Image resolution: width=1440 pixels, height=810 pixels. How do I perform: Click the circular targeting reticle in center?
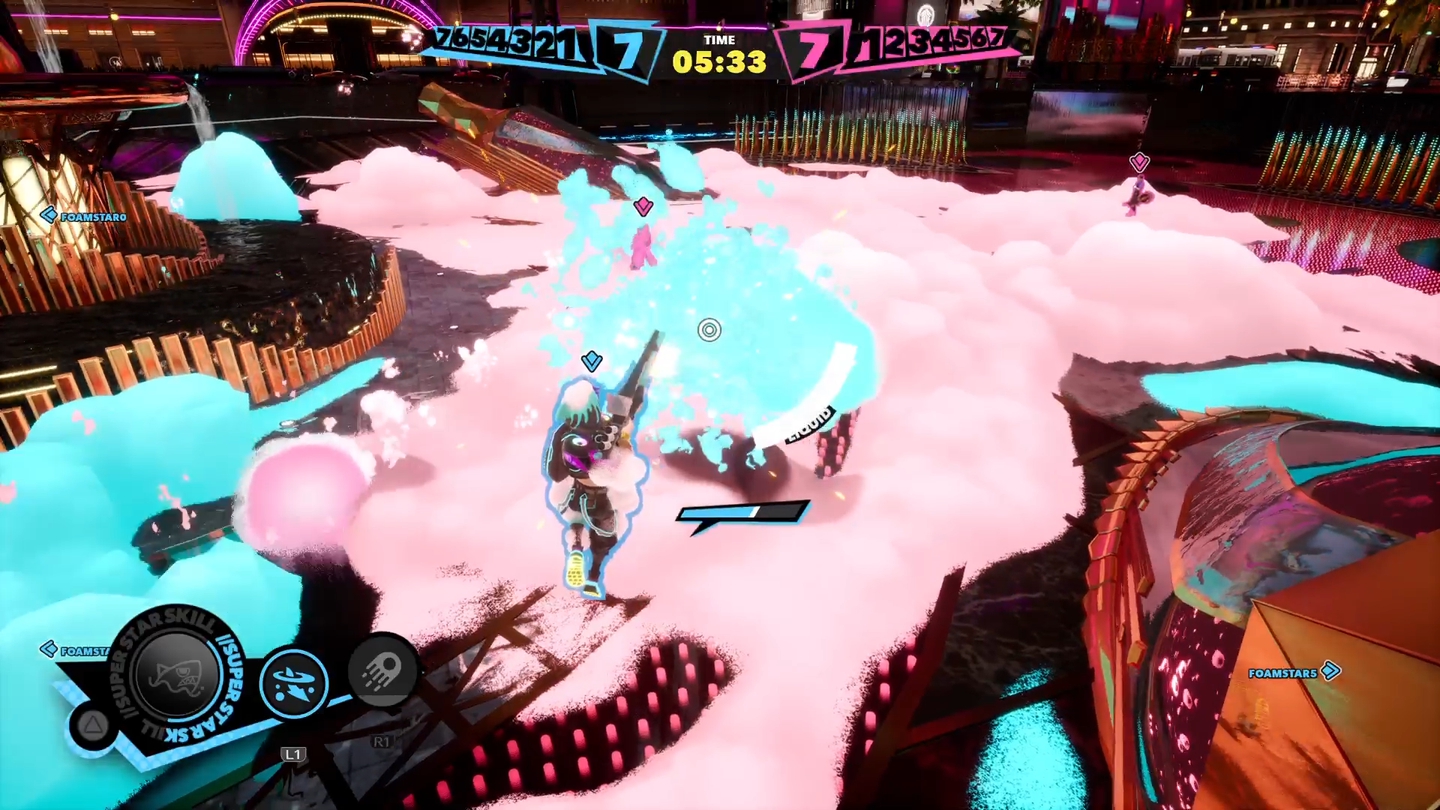point(710,330)
